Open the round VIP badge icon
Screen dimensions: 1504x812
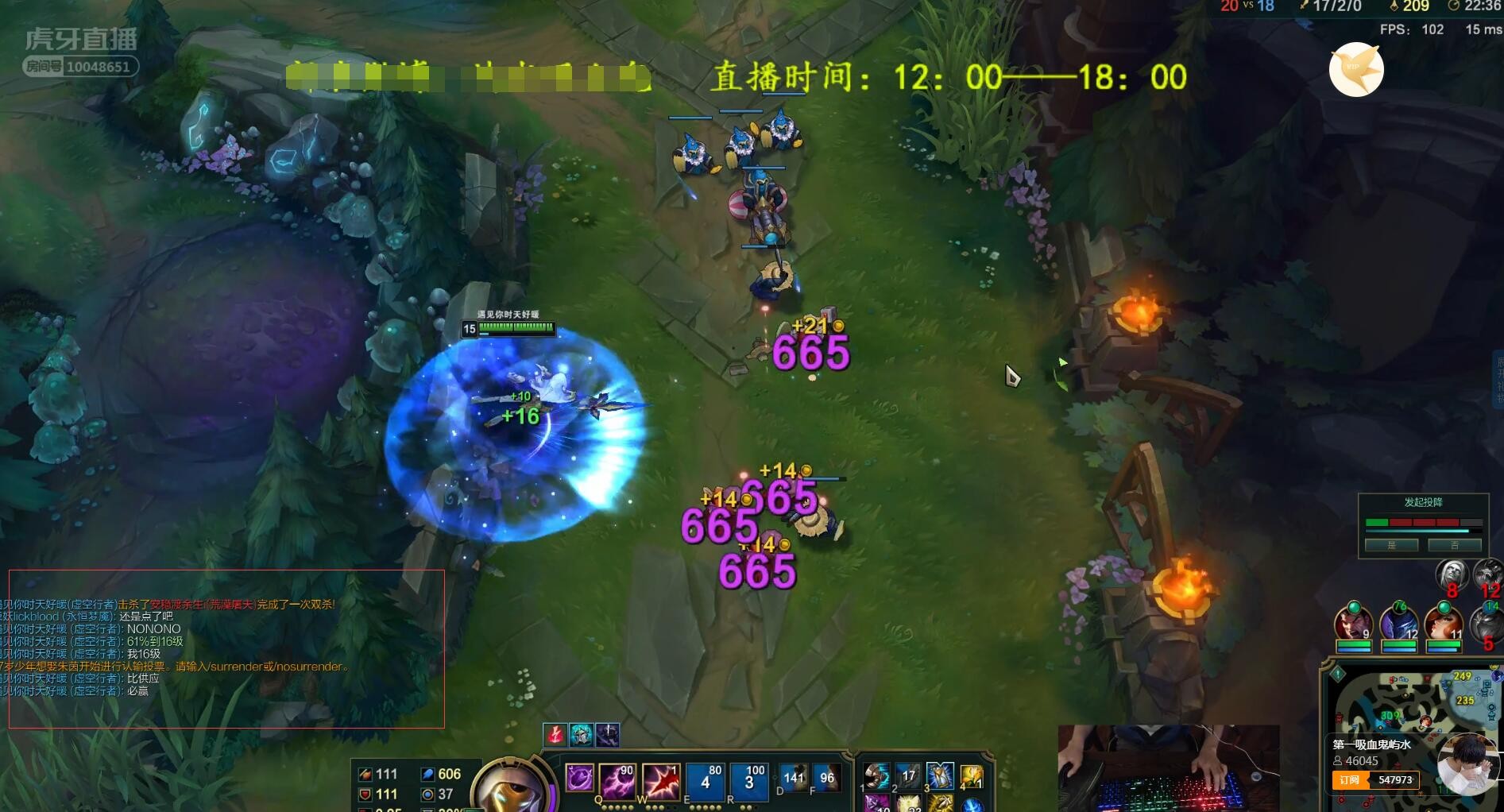point(1356,70)
